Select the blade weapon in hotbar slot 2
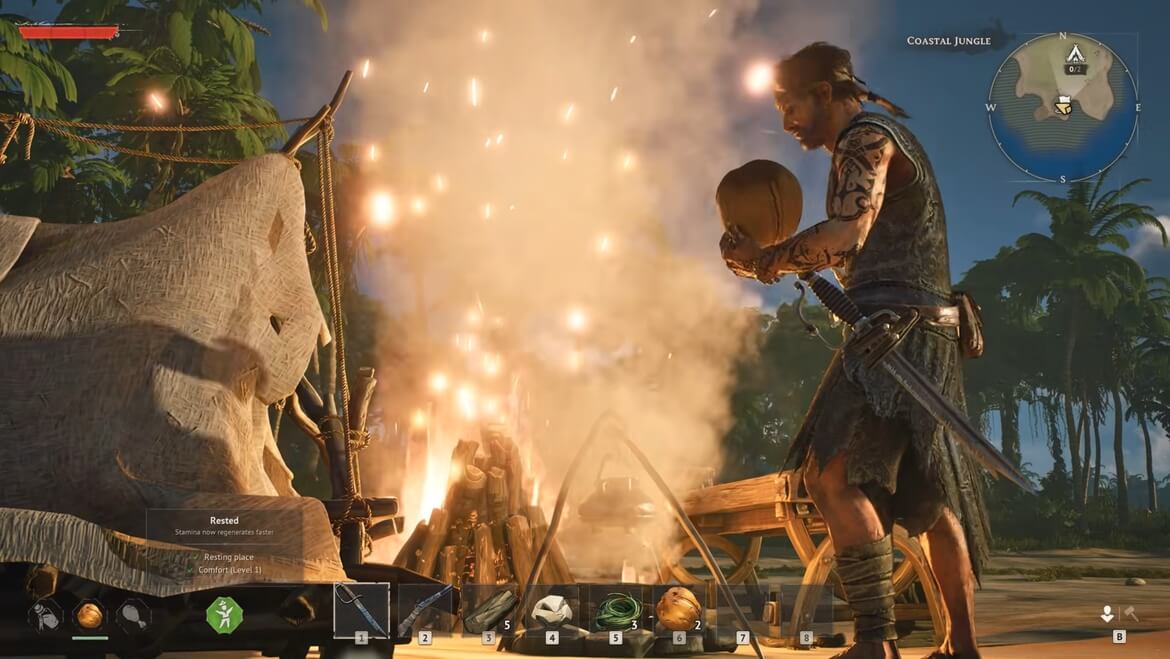Image resolution: width=1170 pixels, height=659 pixels. [x=424, y=610]
